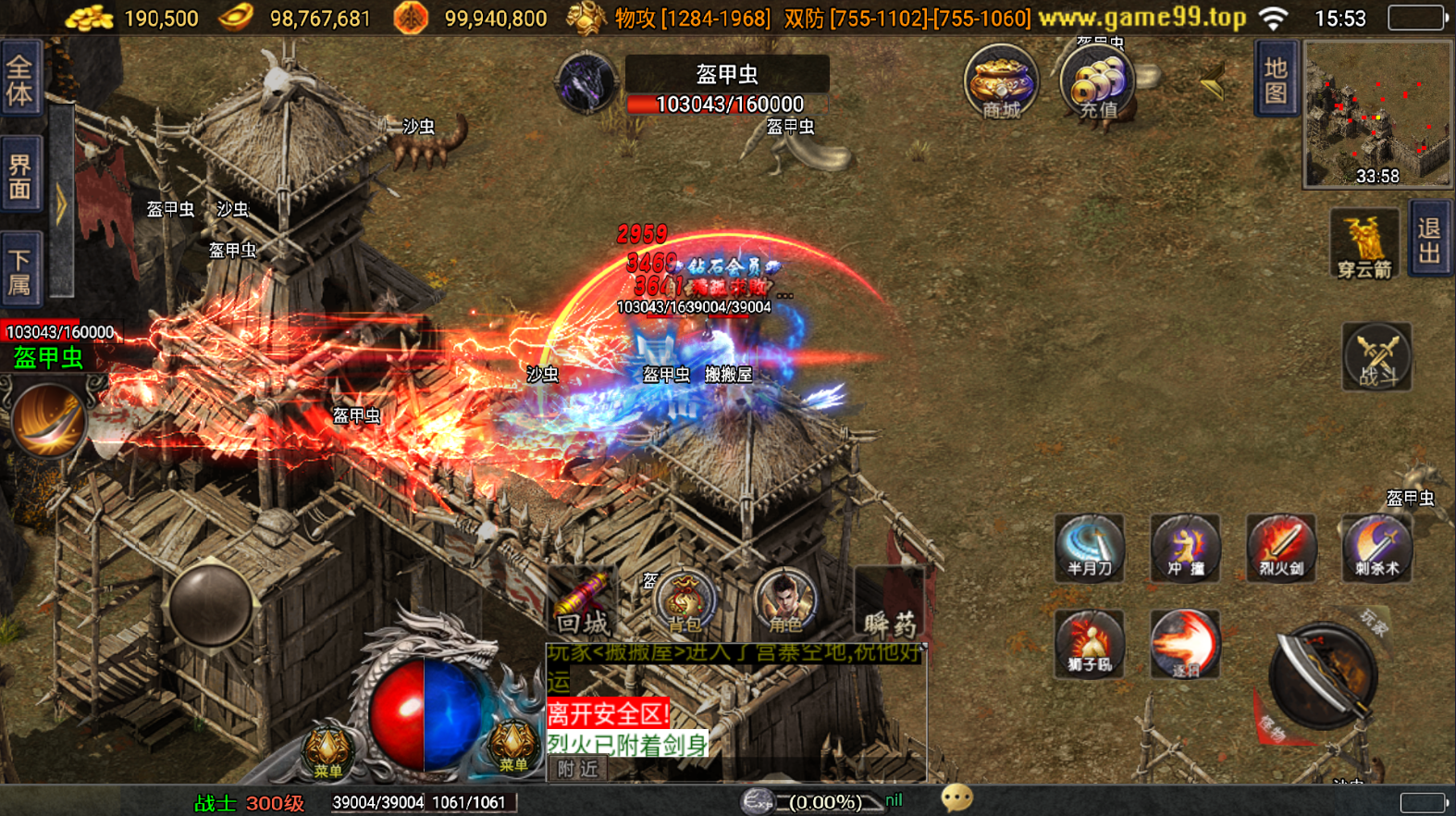
Task: Use the 半月刀 skill
Action: pos(1090,548)
